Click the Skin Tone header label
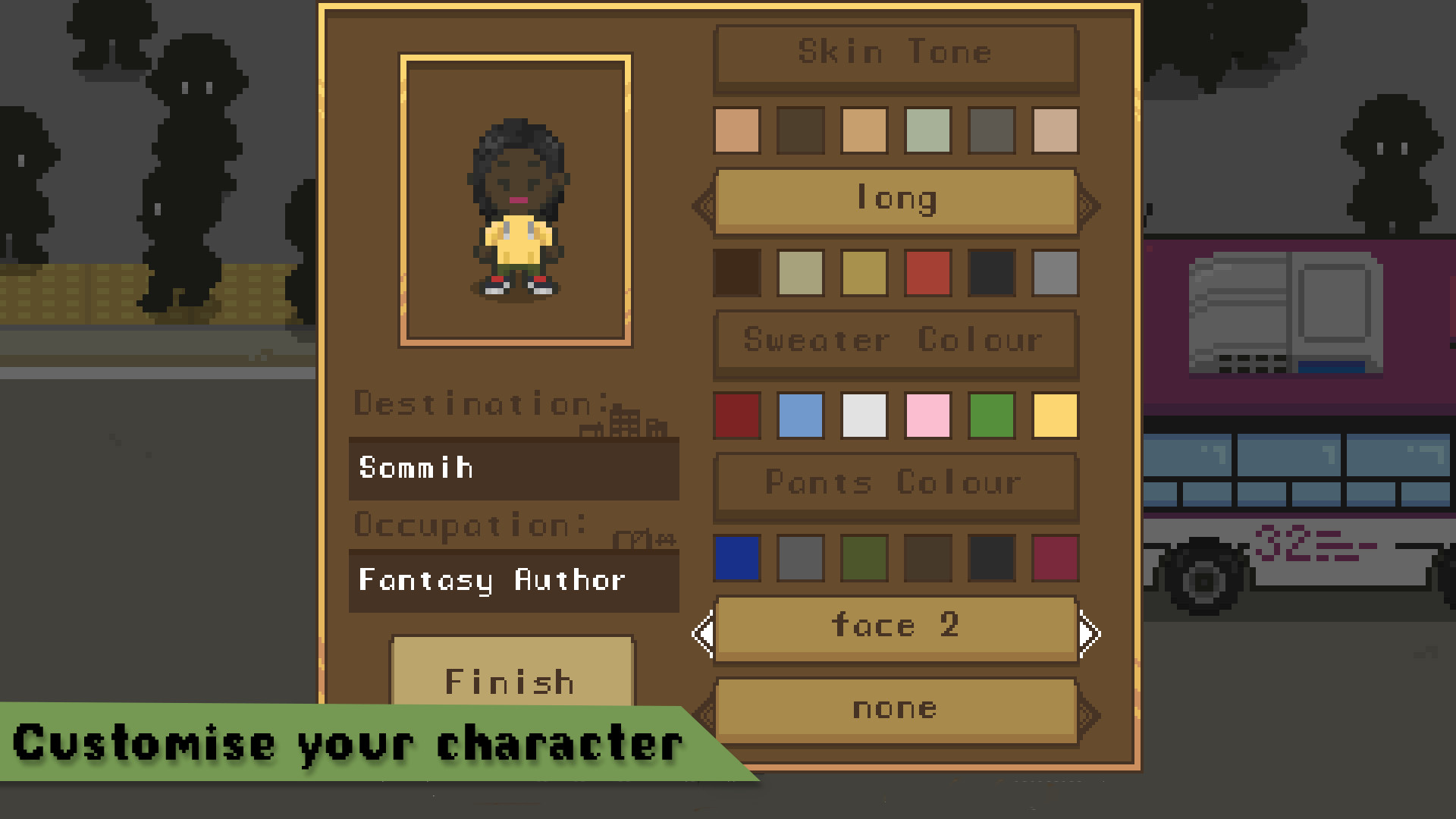Viewport: 1456px width, 819px height. 895,53
